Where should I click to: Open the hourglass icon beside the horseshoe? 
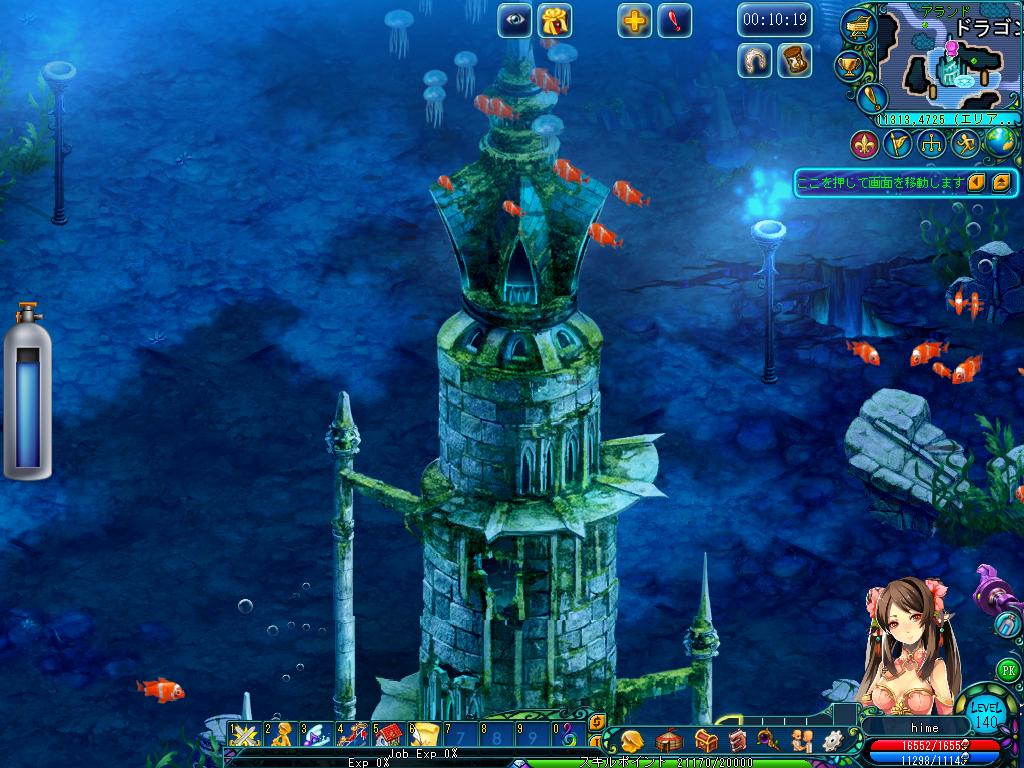[794, 60]
